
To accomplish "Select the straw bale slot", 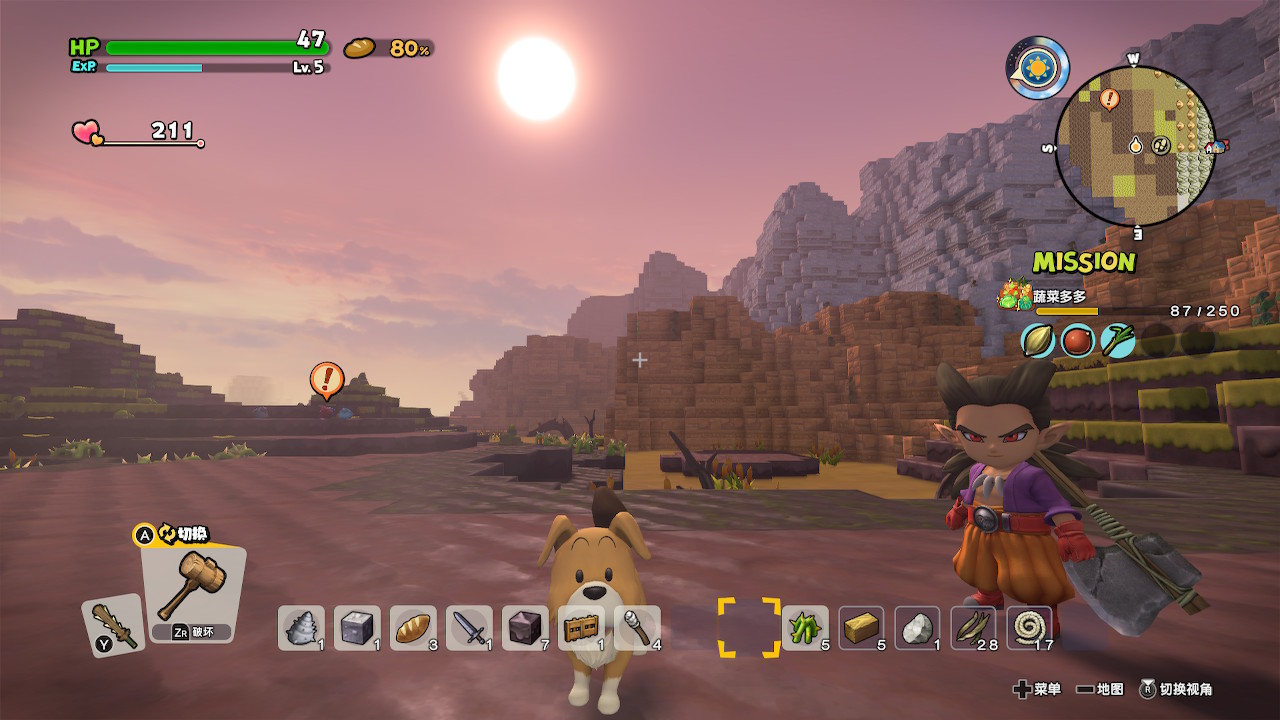I will coord(861,628).
